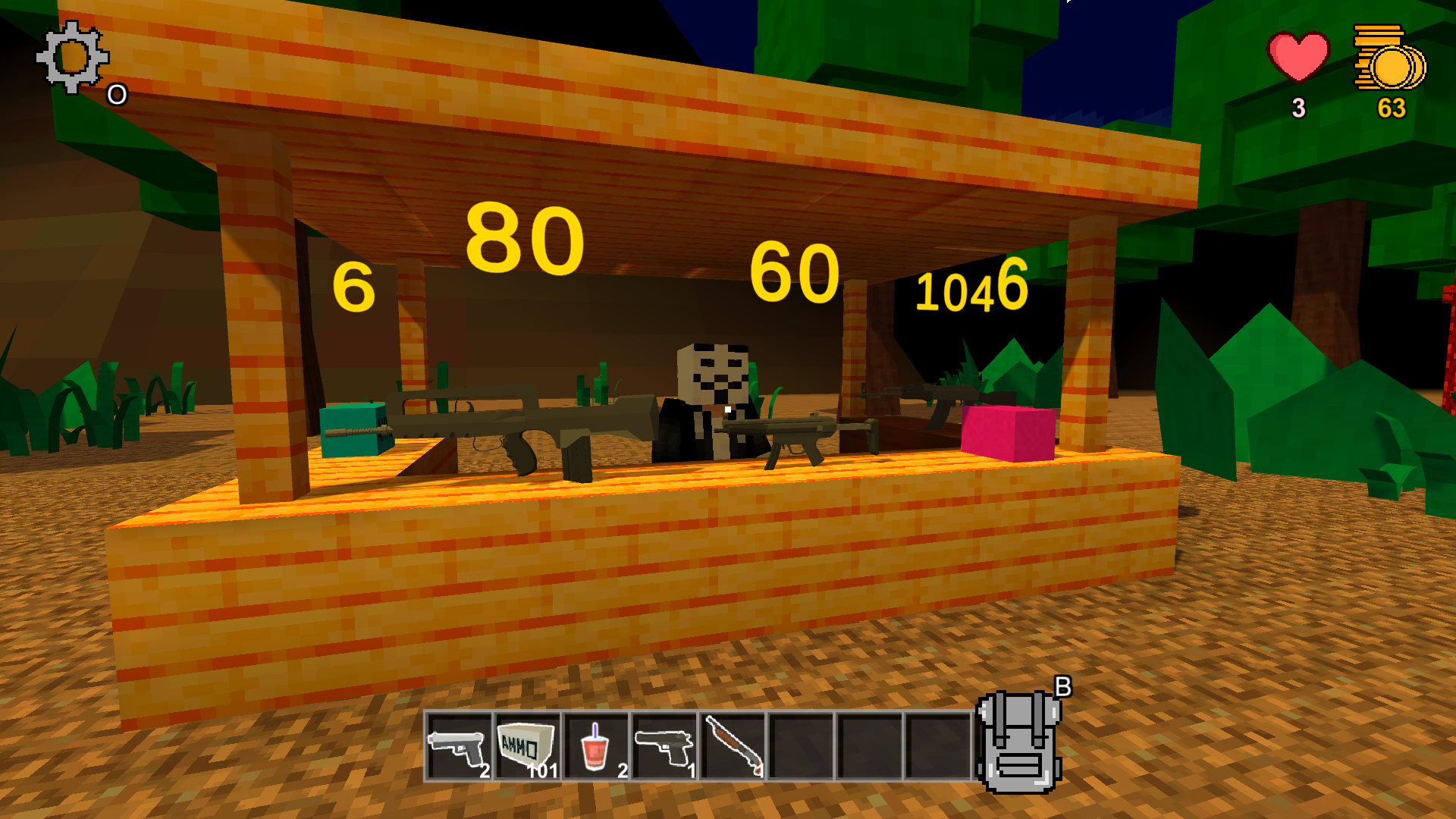Click the price tag showing 10

click(944, 293)
